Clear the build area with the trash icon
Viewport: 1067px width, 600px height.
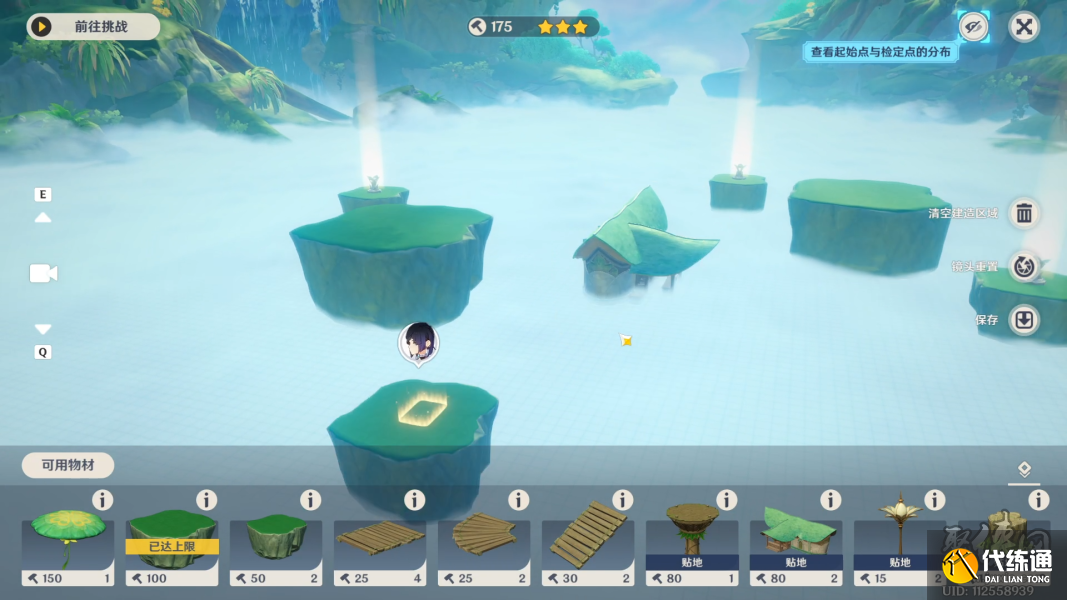1024,213
